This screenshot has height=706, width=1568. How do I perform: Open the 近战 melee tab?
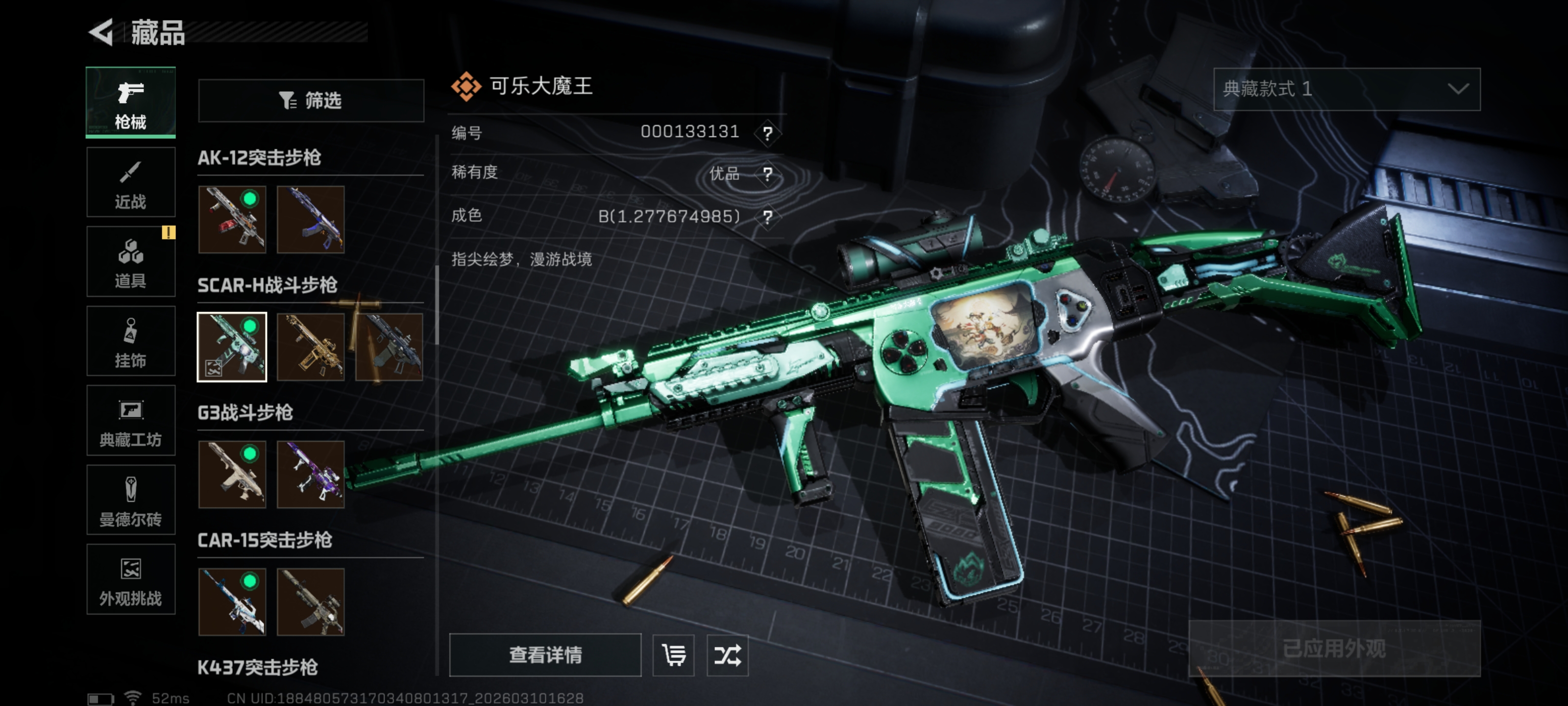coord(131,183)
